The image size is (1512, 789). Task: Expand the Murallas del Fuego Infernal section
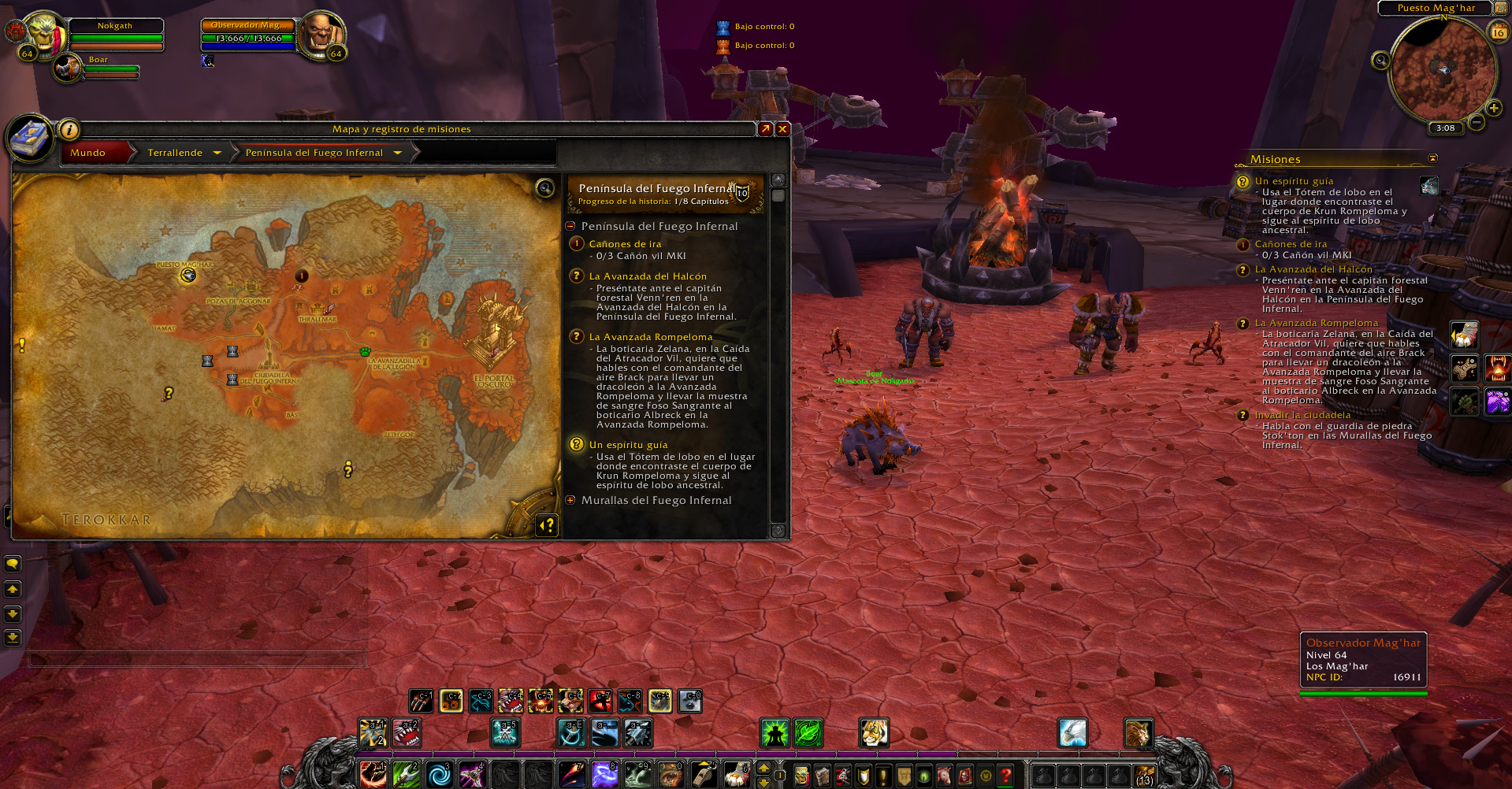pyautogui.click(x=570, y=500)
